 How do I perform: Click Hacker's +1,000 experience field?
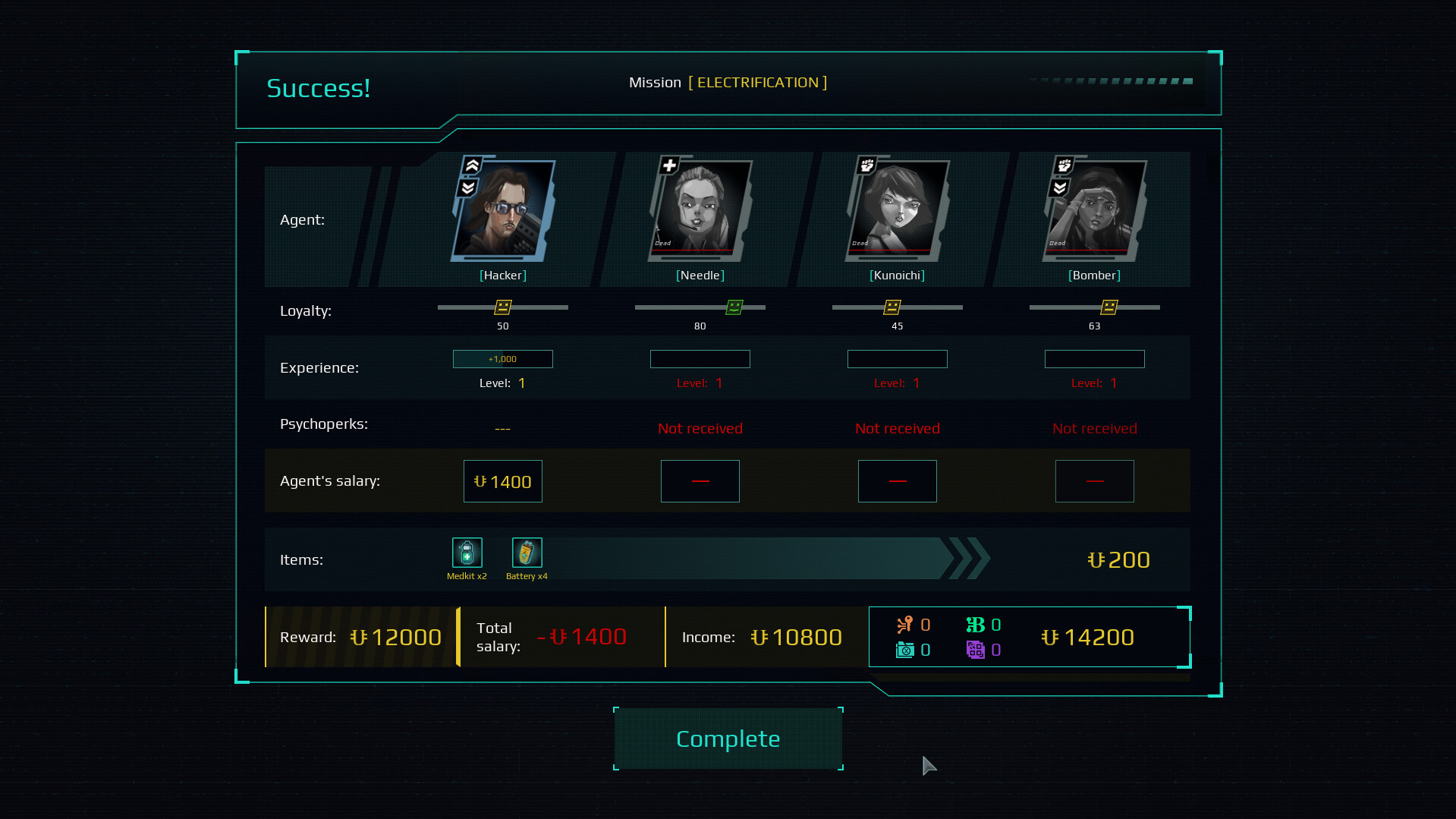click(x=502, y=358)
